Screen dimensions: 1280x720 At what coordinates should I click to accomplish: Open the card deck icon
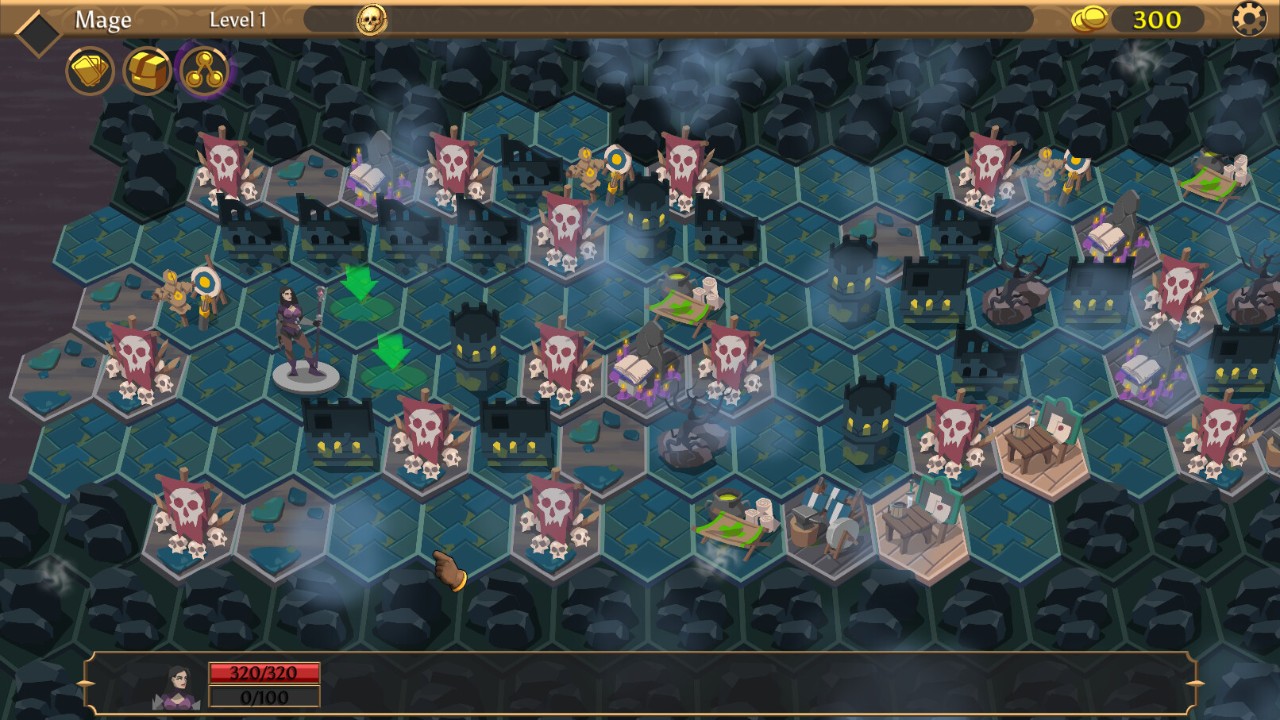90,71
